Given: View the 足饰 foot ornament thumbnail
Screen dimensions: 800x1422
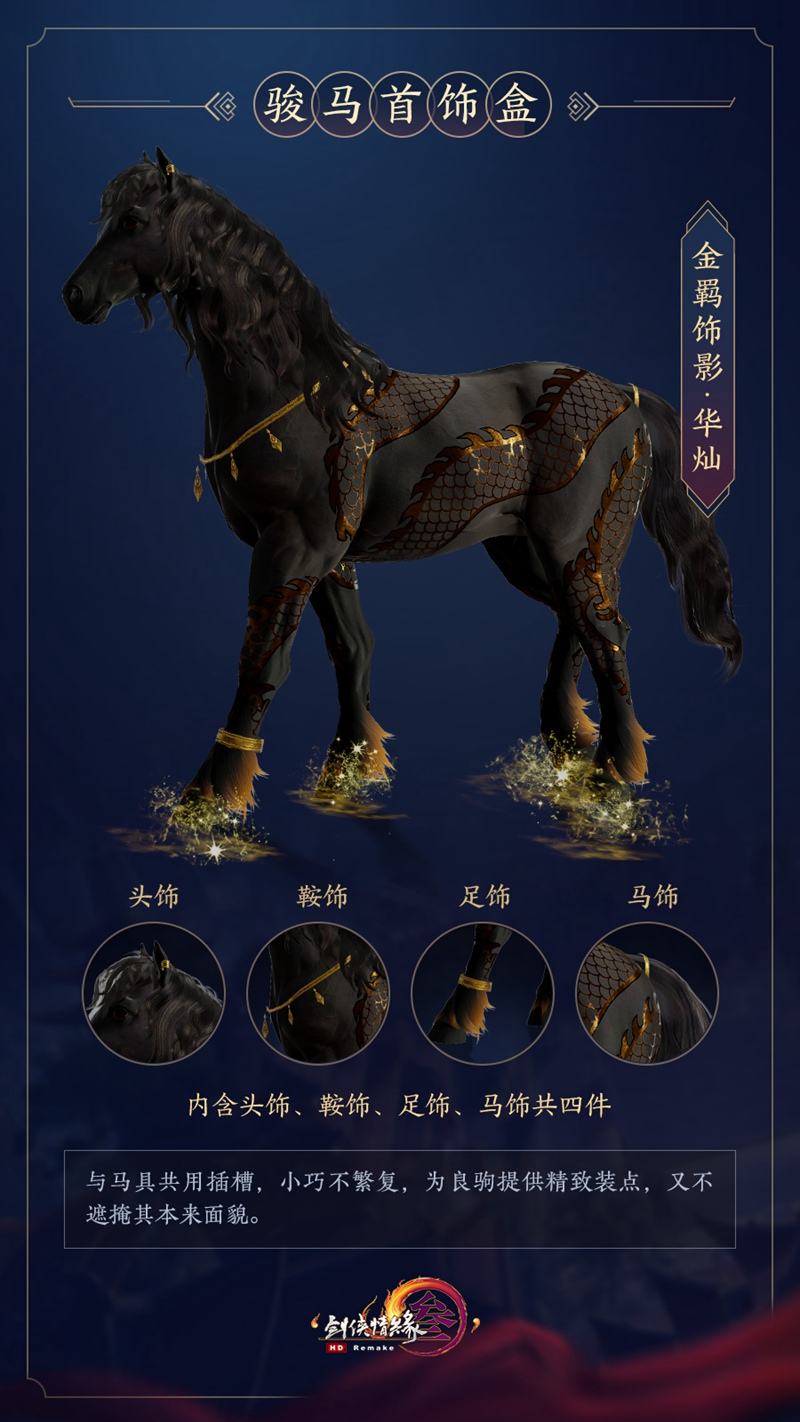Looking at the screenshot, I should coord(482,992).
